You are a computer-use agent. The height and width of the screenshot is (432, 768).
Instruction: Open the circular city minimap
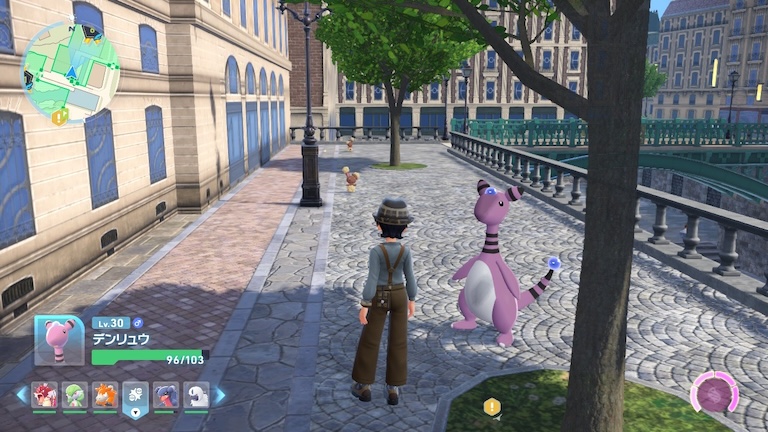70,70
